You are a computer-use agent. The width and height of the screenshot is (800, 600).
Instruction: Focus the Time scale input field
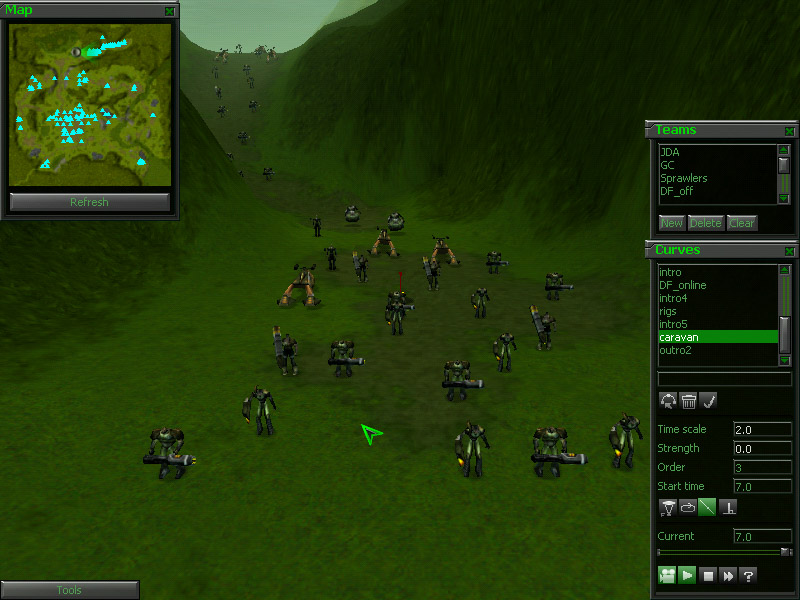tap(762, 429)
